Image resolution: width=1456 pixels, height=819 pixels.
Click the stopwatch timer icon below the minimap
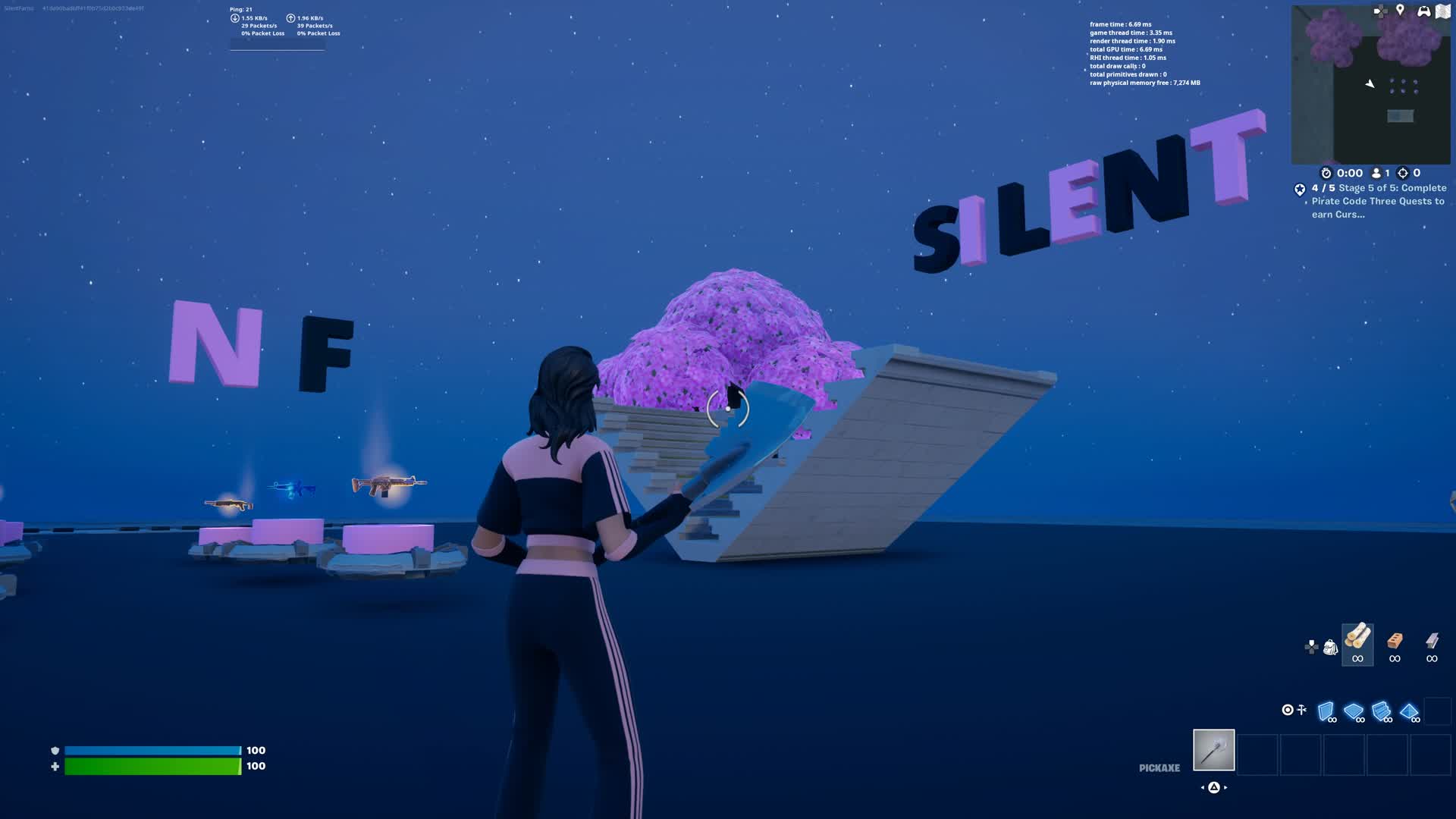point(1326,173)
